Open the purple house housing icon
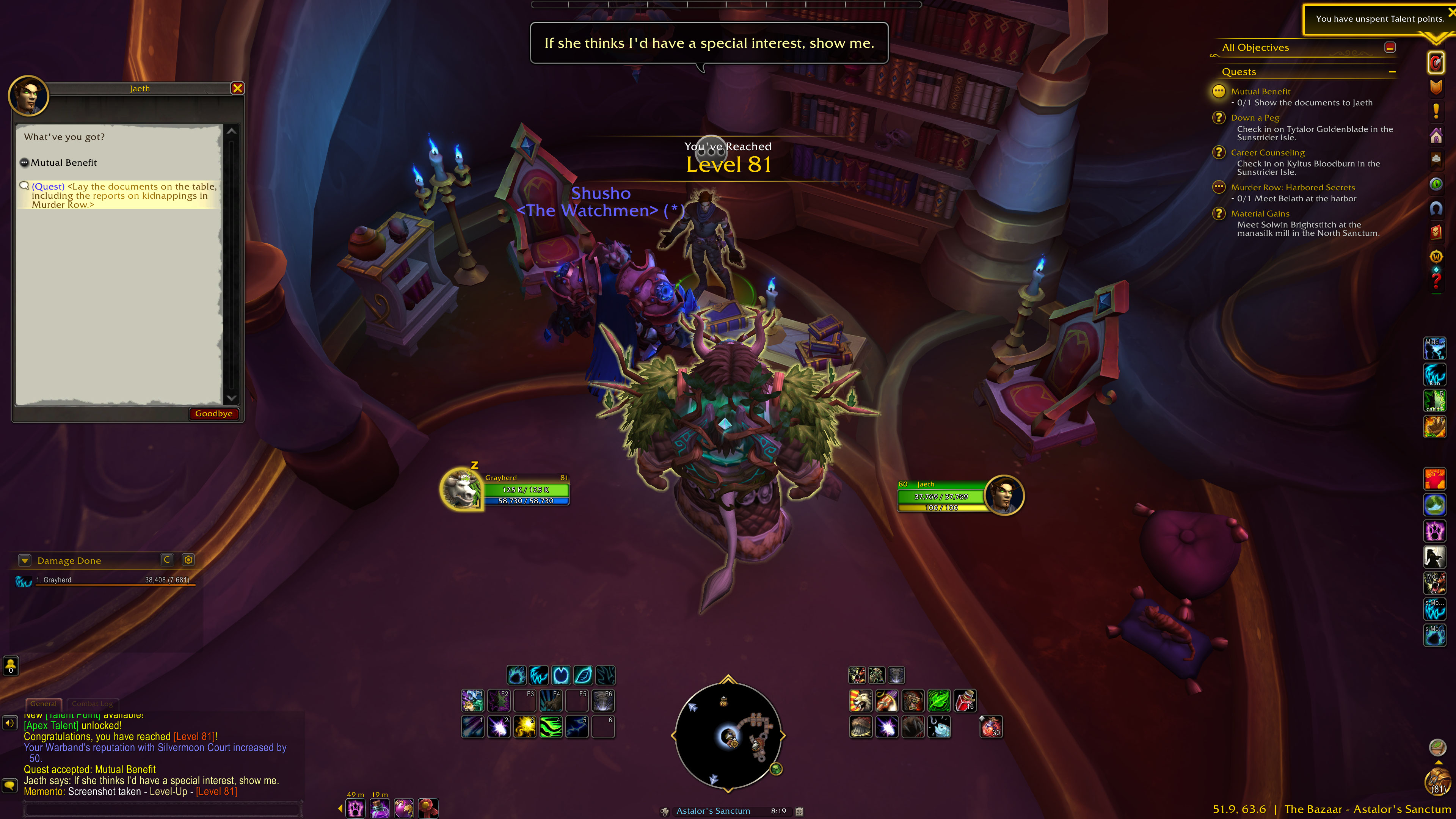The height and width of the screenshot is (819, 1456). (1436, 136)
